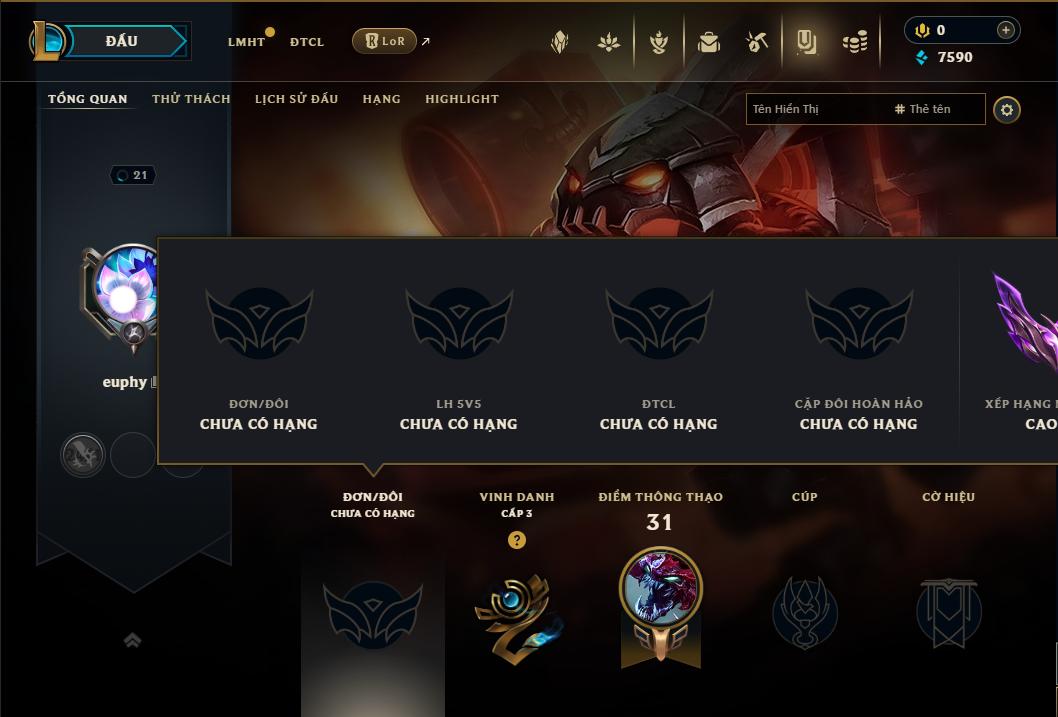
Task: Open the Tổng Quan overview tab
Action: [x=88, y=99]
